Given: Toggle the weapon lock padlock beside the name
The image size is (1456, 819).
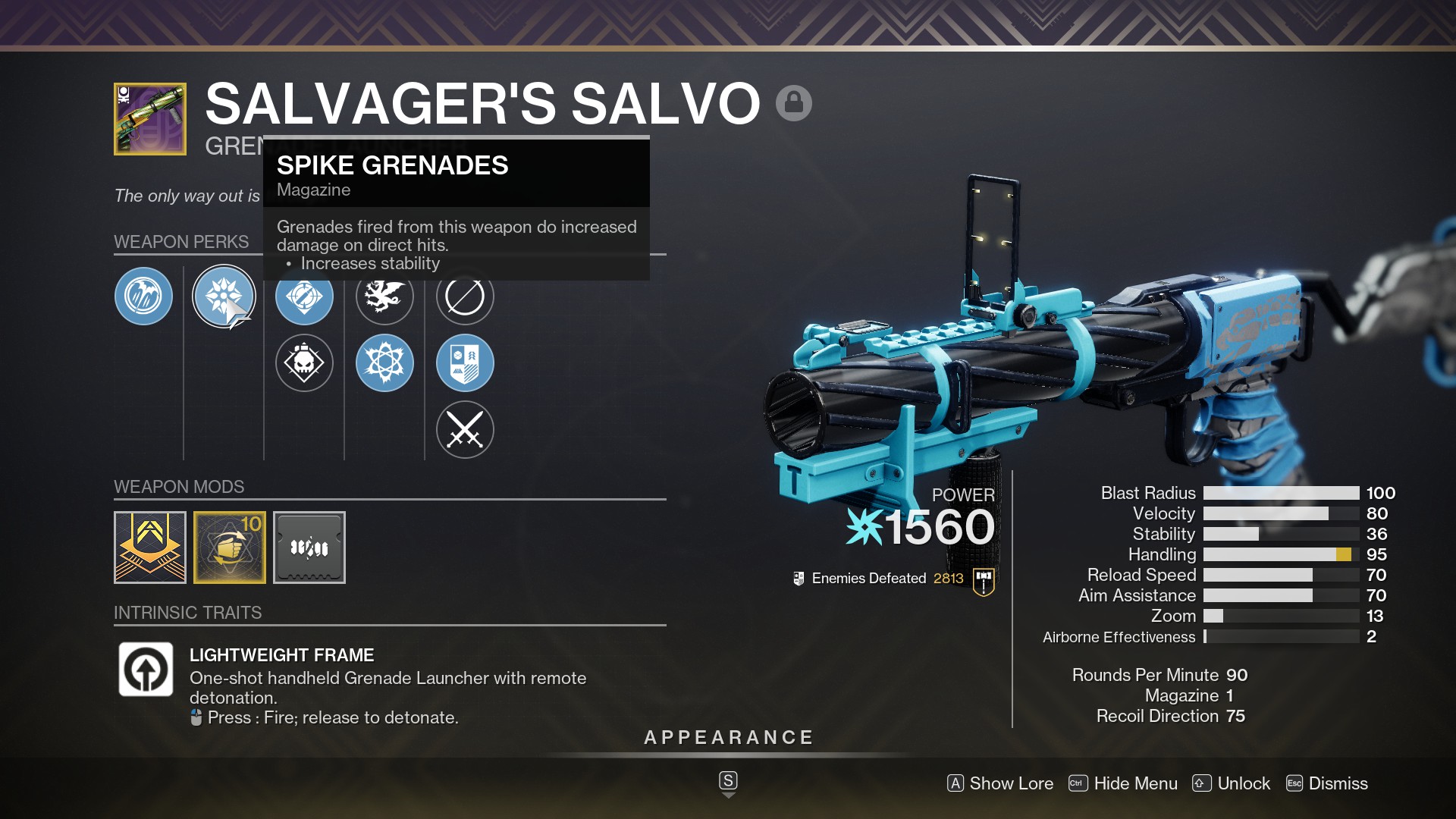Looking at the screenshot, I should click(794, 102).
